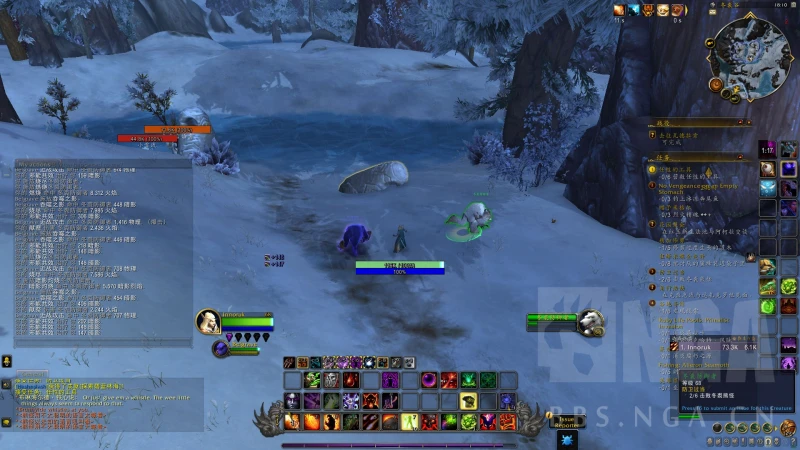The width and height of the screenshot is (800, 450).
Task: Click the Issue Reporter button
Action: pyautogui.click(x=568, y=422)
